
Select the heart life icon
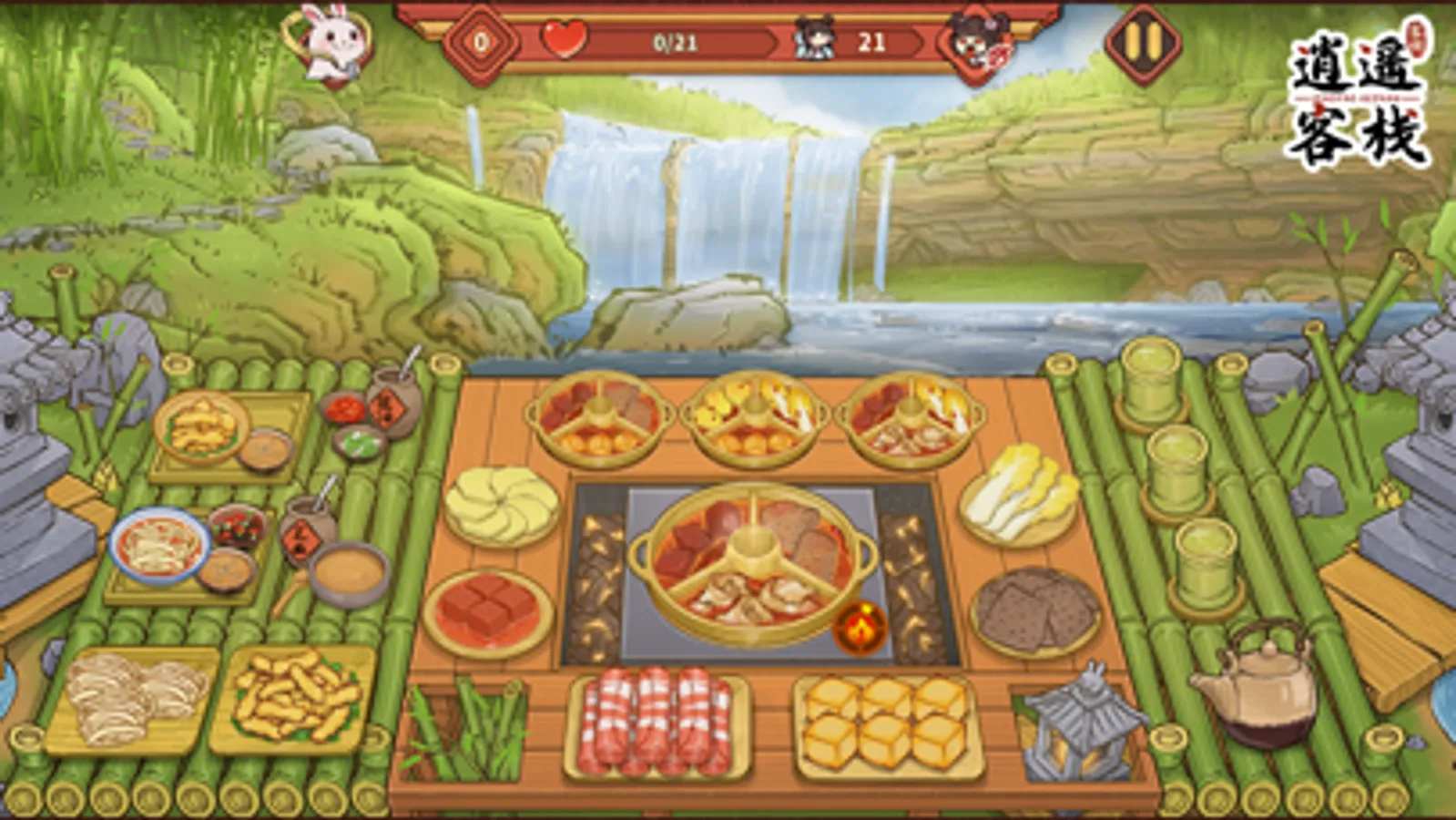coord(565,39)
